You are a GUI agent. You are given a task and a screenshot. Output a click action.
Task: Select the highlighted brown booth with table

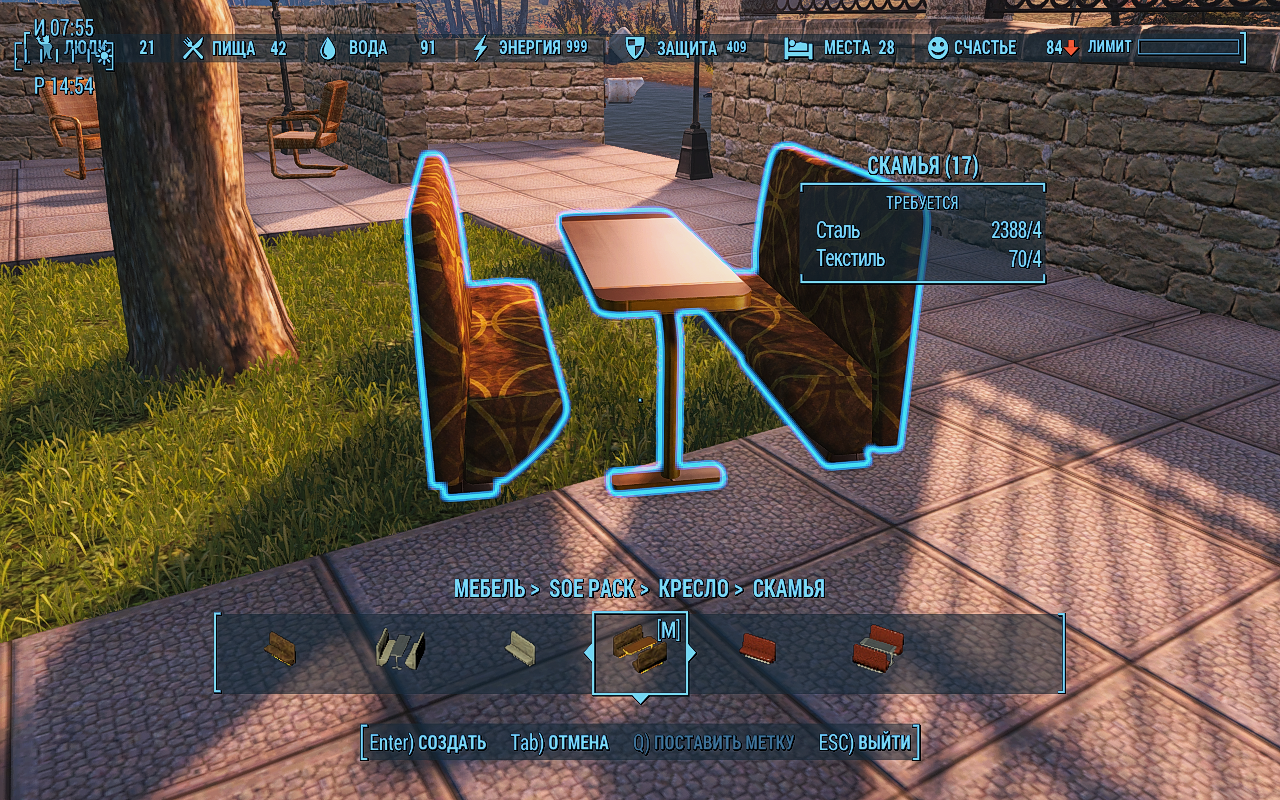(639, 650)
